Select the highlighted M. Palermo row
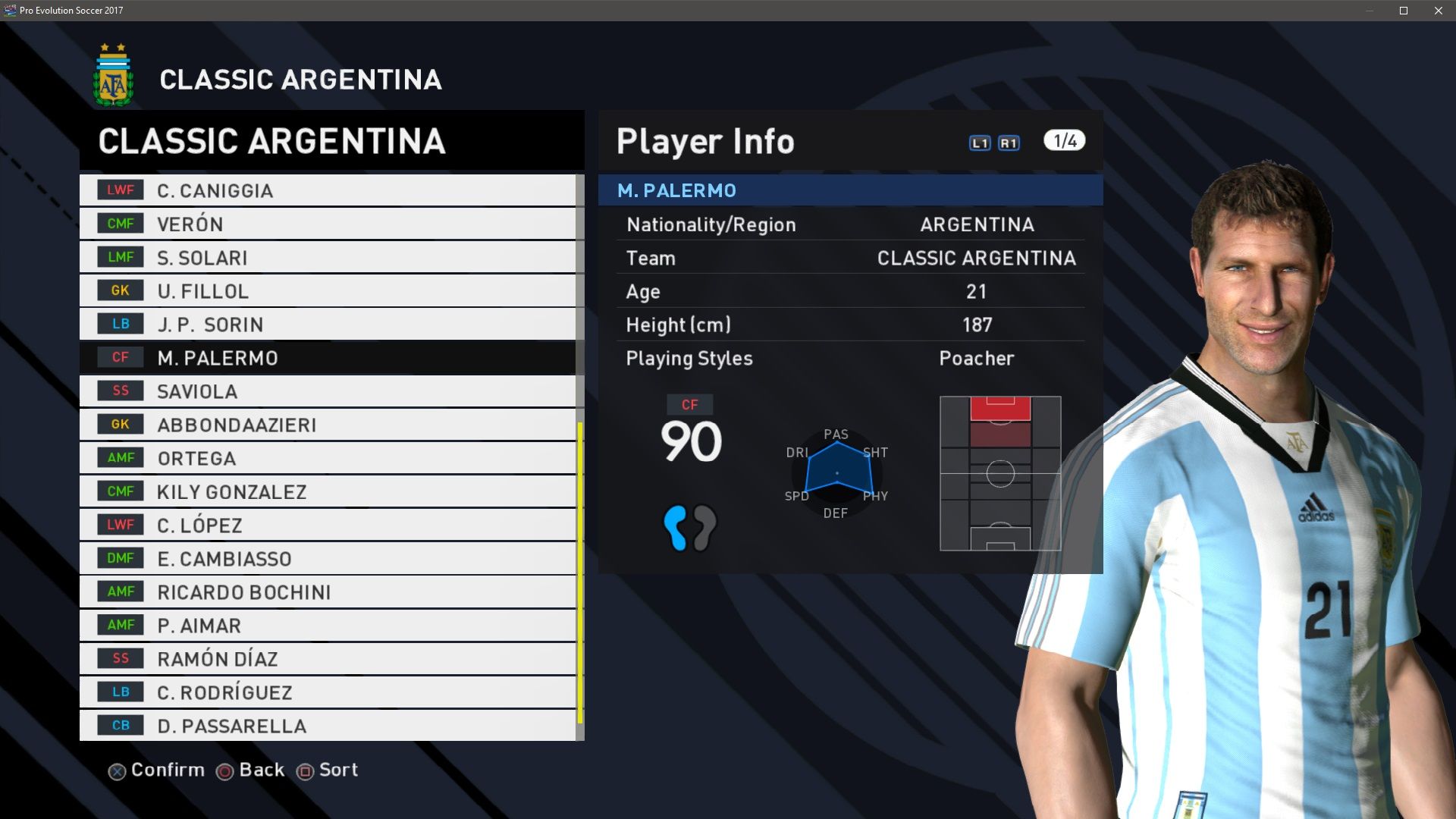The image size is (1456, 819). coord(326,357)
